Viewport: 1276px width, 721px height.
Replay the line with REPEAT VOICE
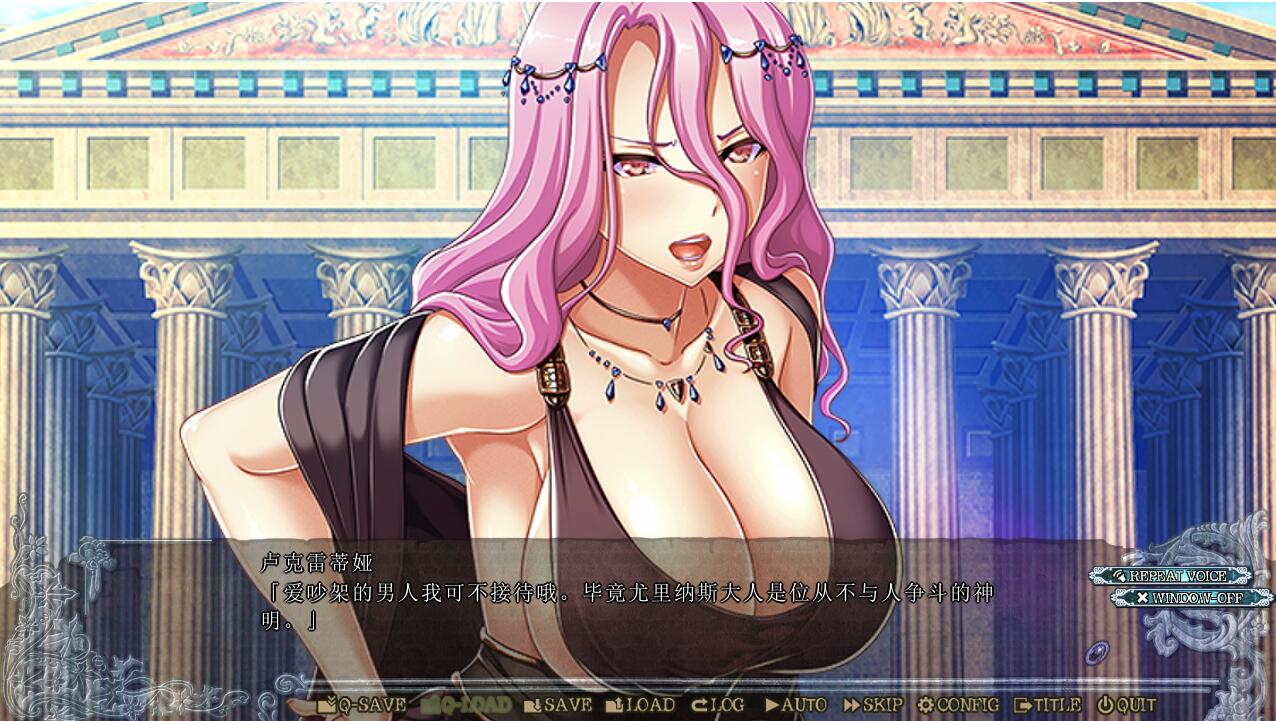click(x=1172, y=576)
